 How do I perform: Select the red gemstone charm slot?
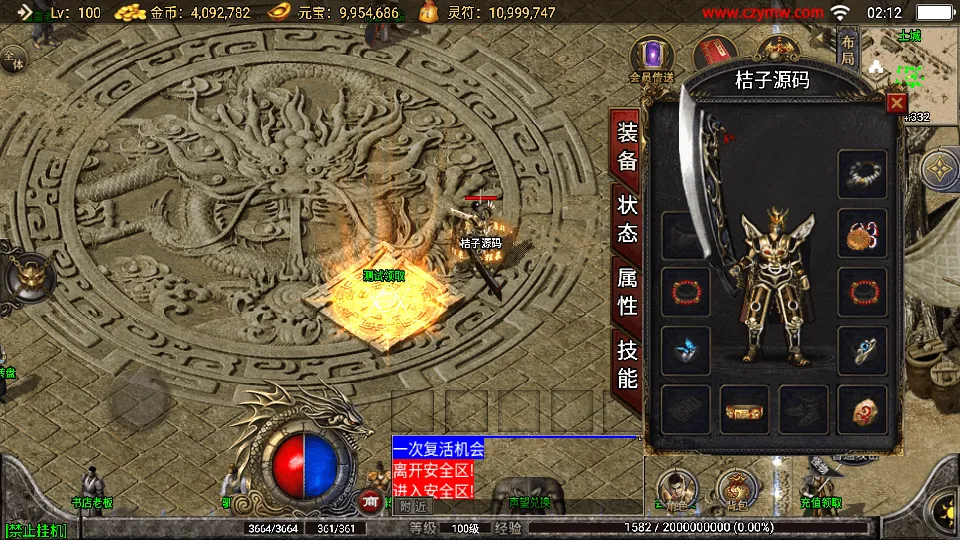(x=862, y=410)
